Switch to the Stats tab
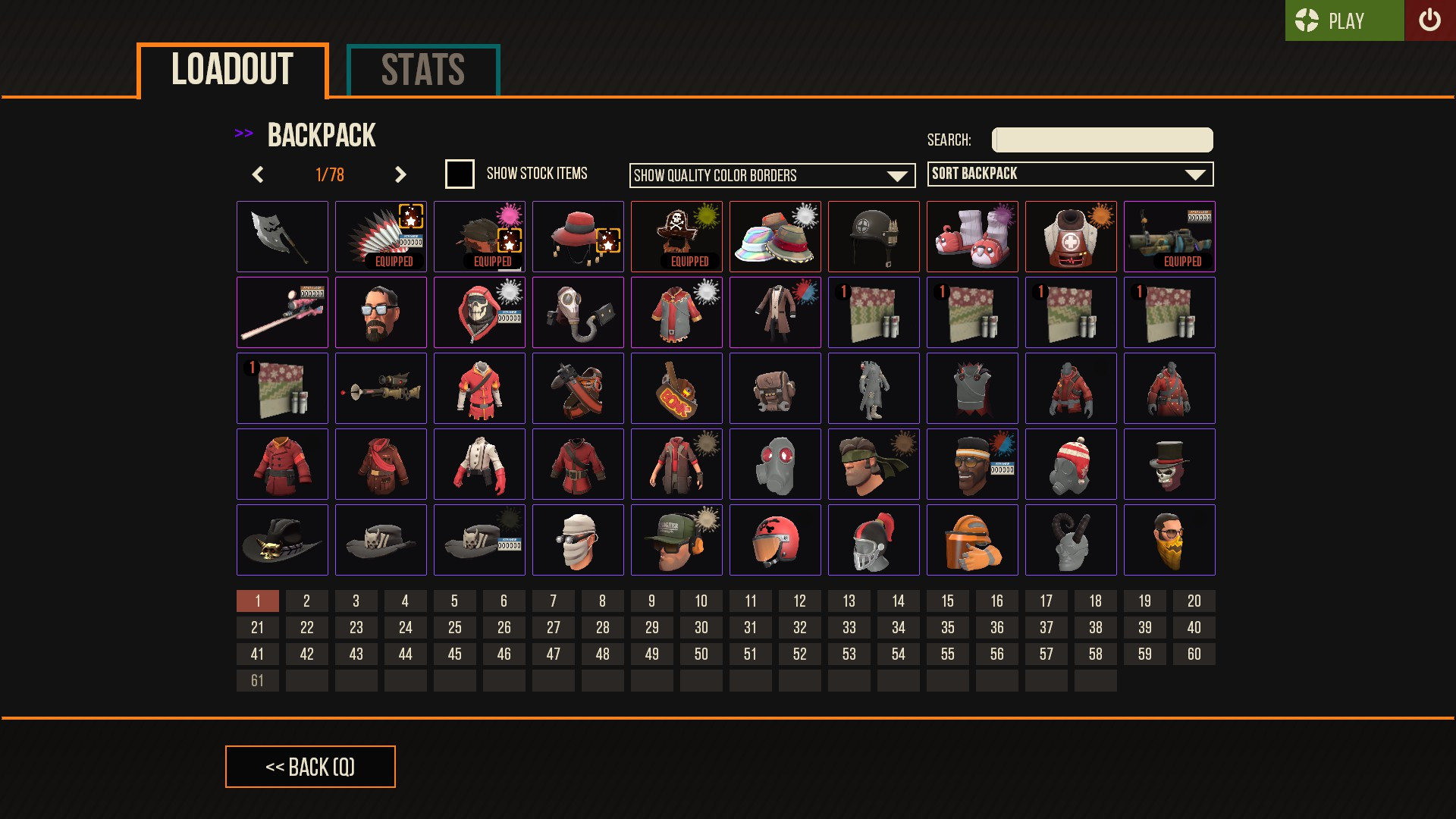Viewport: 1456px width, 819px height. click(422, 69)
